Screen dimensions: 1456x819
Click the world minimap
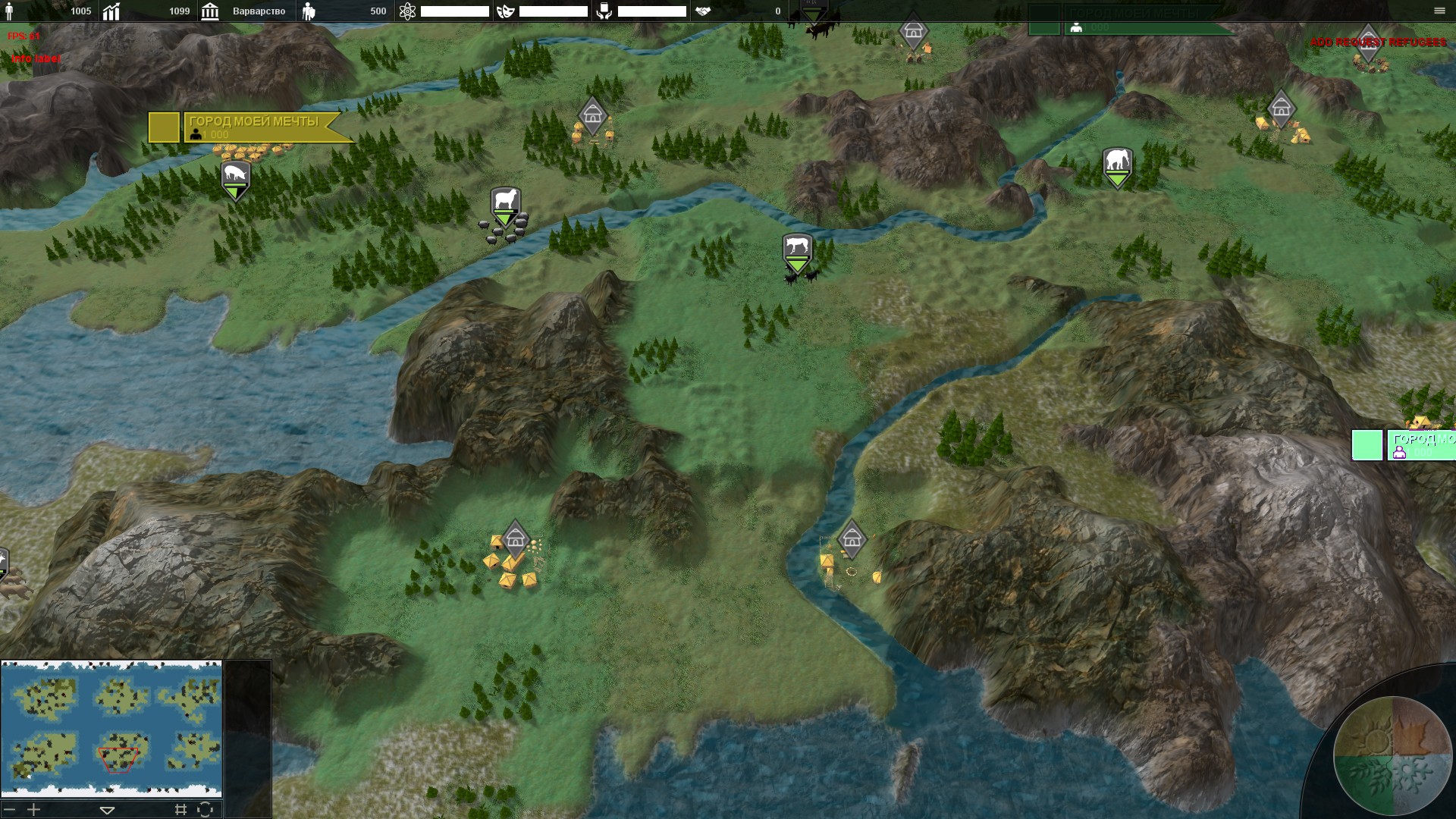point(111,729)
